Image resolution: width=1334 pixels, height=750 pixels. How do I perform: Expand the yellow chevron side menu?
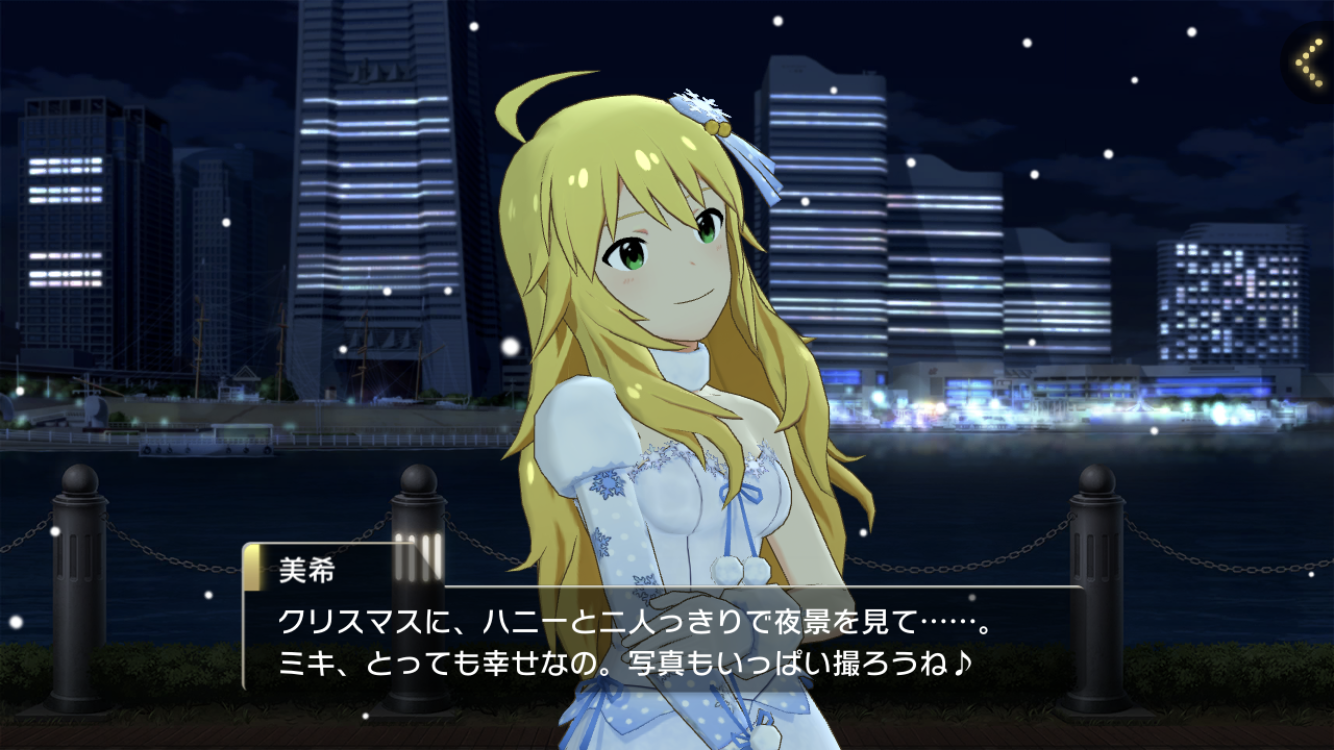coord(1309,62)
